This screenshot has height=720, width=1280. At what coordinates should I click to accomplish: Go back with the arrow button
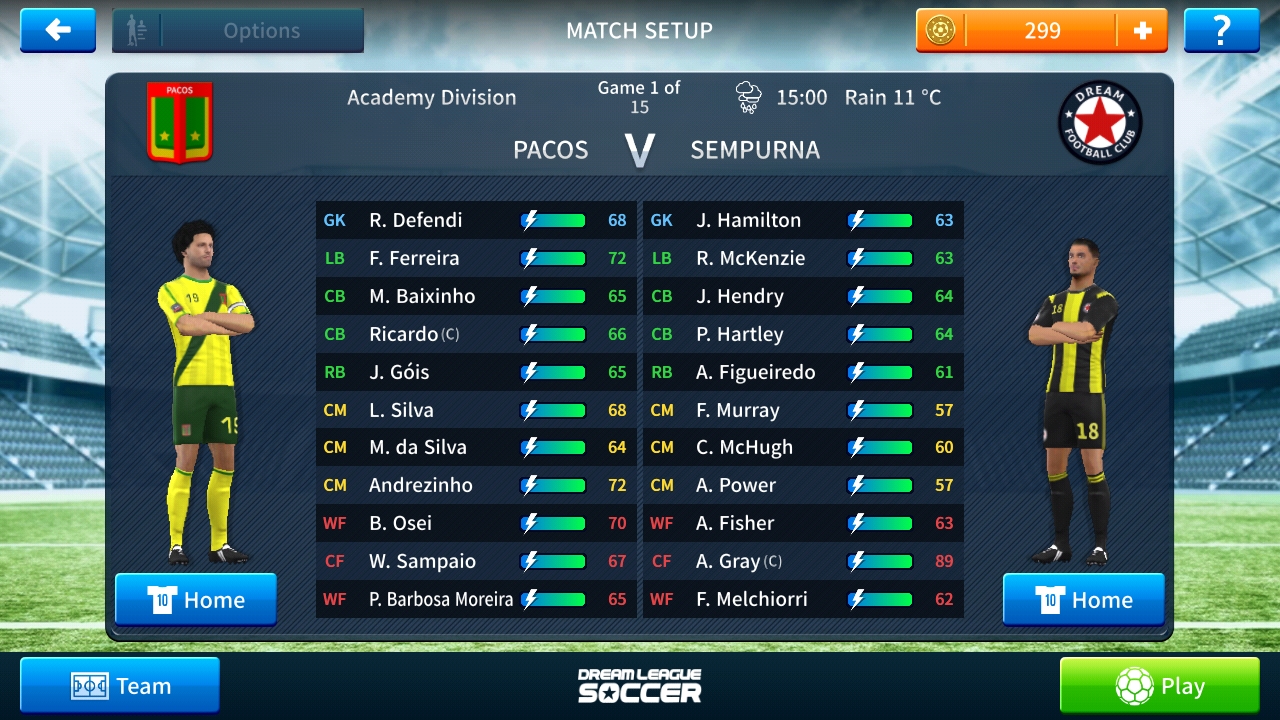click(x=58, y=31)
